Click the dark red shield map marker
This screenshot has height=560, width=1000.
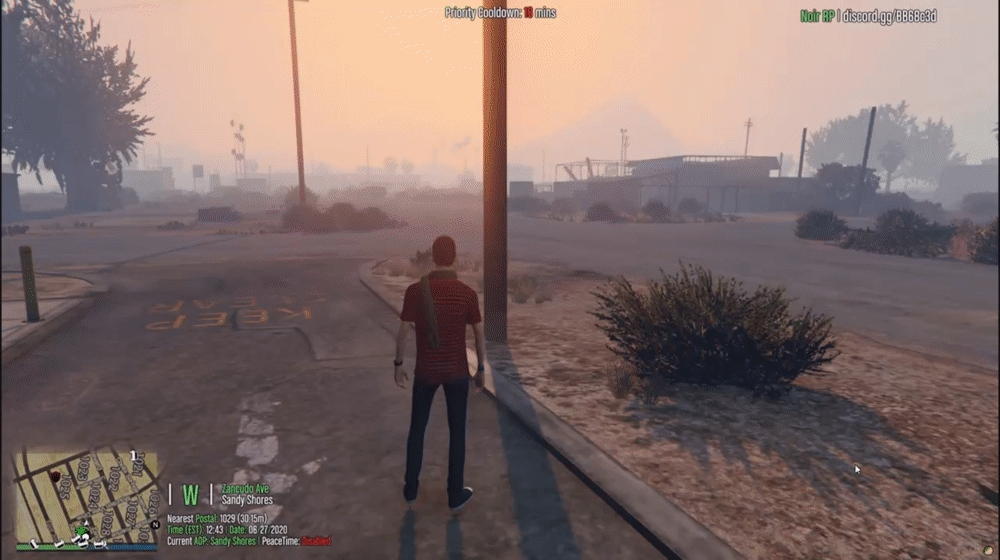coord(56,476)
